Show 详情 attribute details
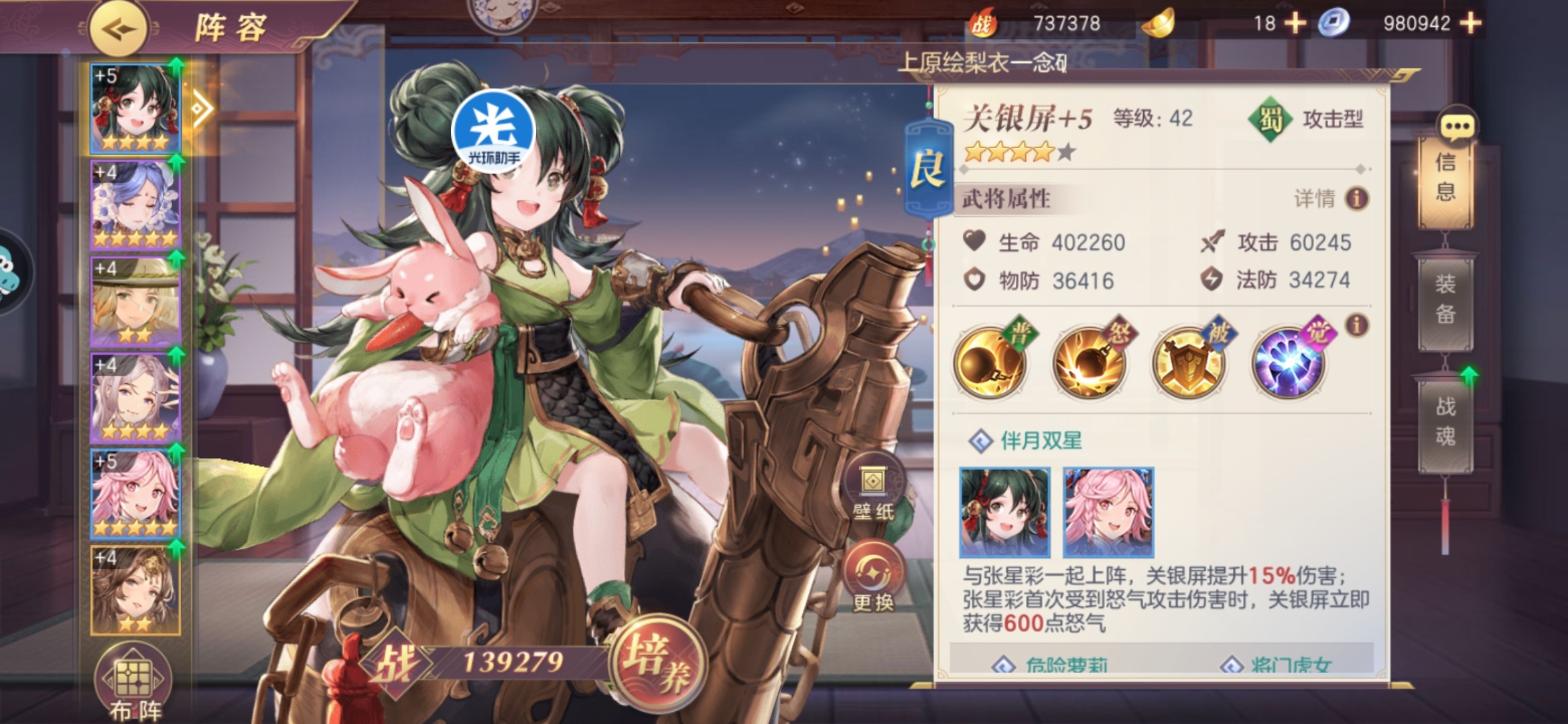The height and width of the screenshot is (724, 1568). click(x=1331, y=199)
